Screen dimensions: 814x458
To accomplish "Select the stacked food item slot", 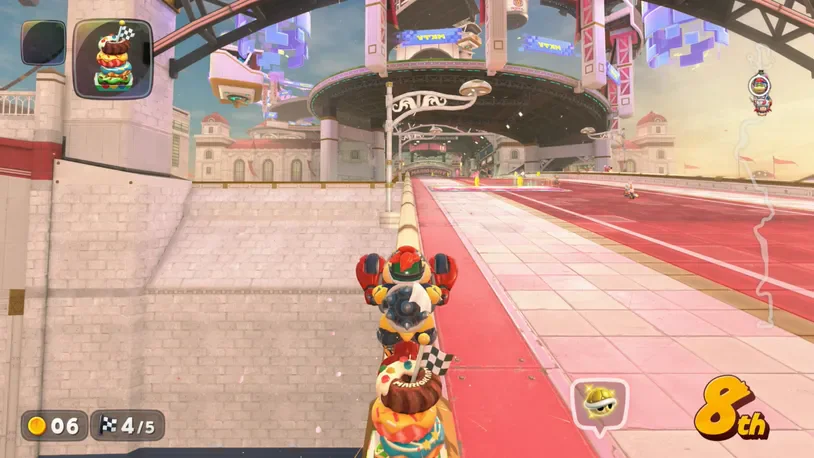I will point(112,58).
